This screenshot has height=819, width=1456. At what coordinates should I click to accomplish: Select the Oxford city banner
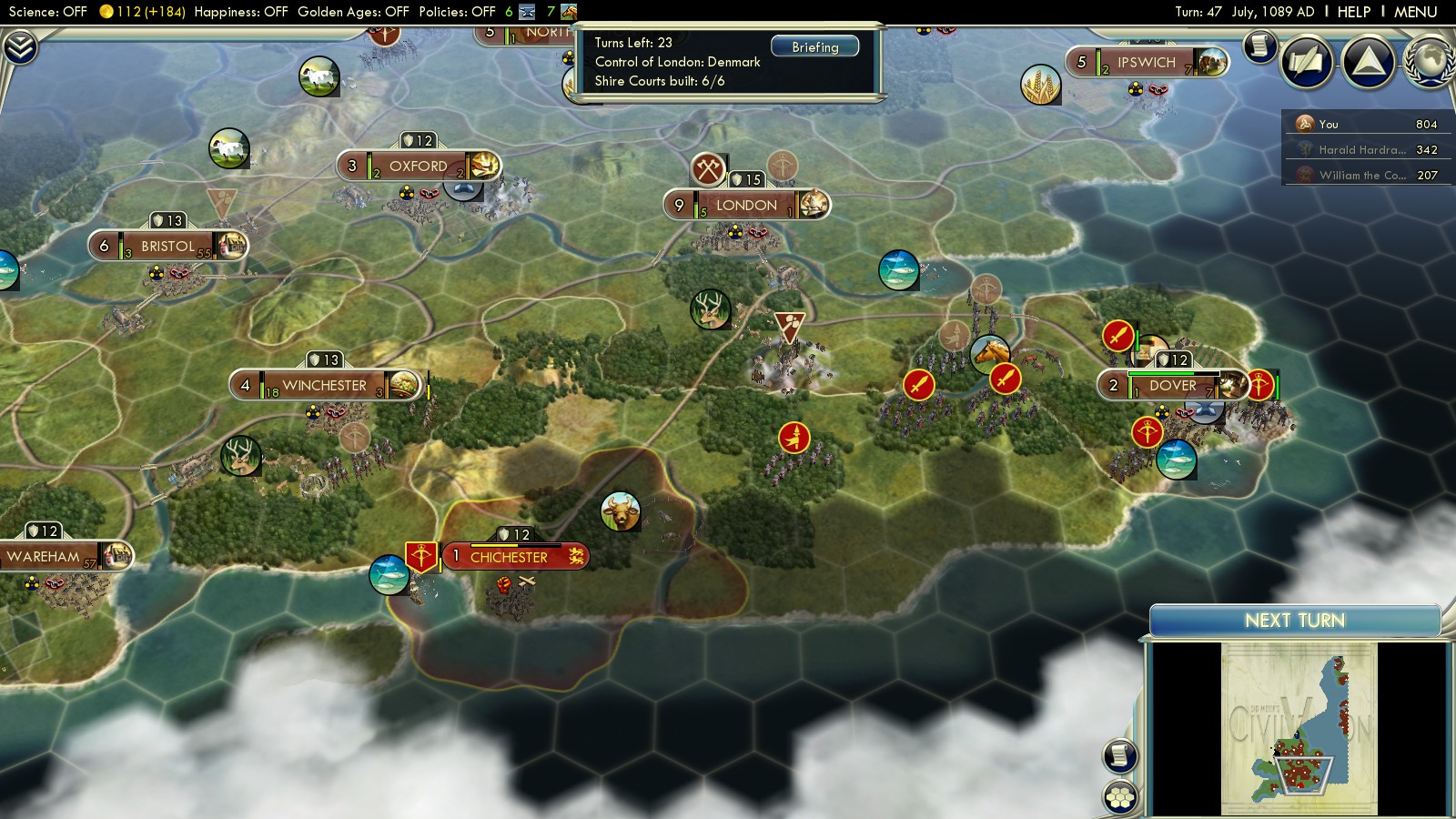pos(418,167)
